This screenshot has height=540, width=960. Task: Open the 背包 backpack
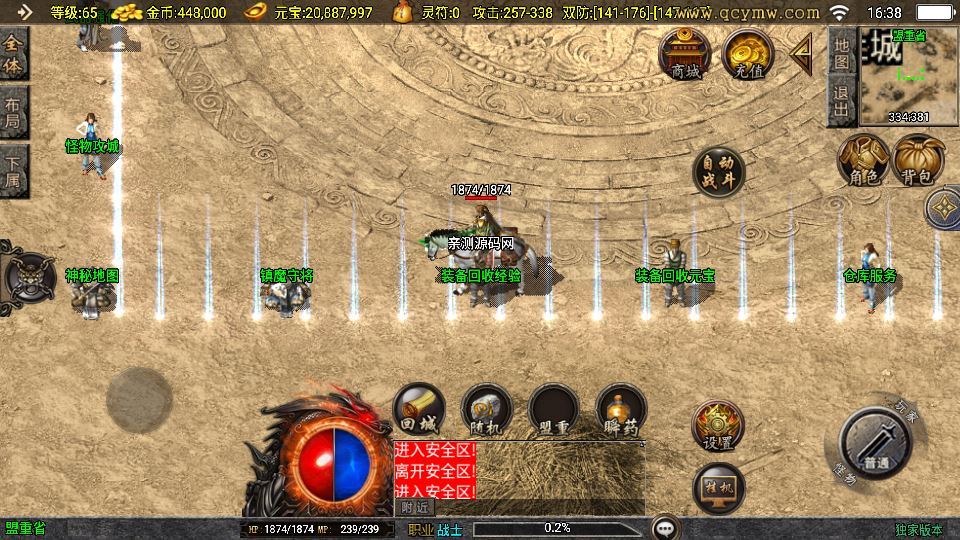[918, 160]
